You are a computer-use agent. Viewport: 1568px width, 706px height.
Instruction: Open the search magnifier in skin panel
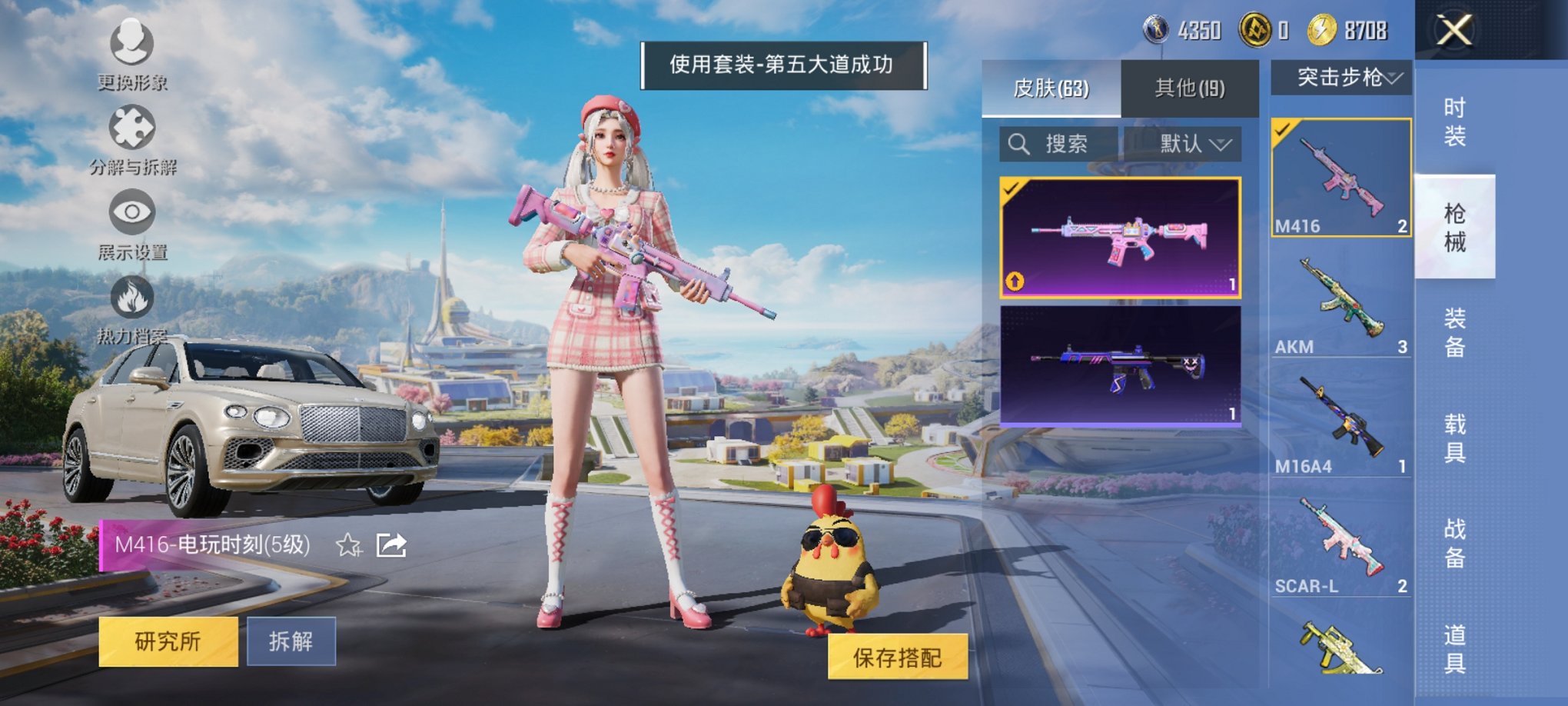[x=1020, y=143]
